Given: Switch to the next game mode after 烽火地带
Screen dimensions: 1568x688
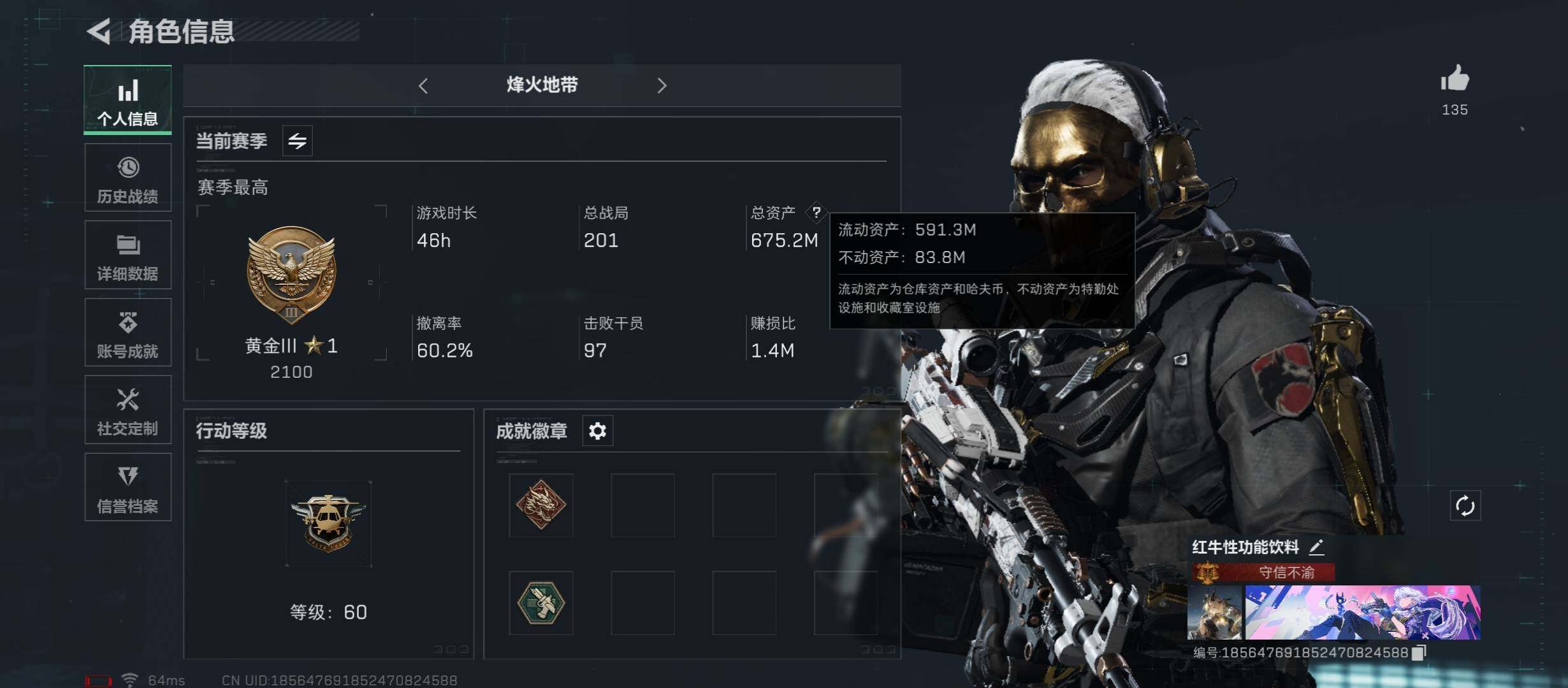Looking at the screenshot, I should [662, 85].
